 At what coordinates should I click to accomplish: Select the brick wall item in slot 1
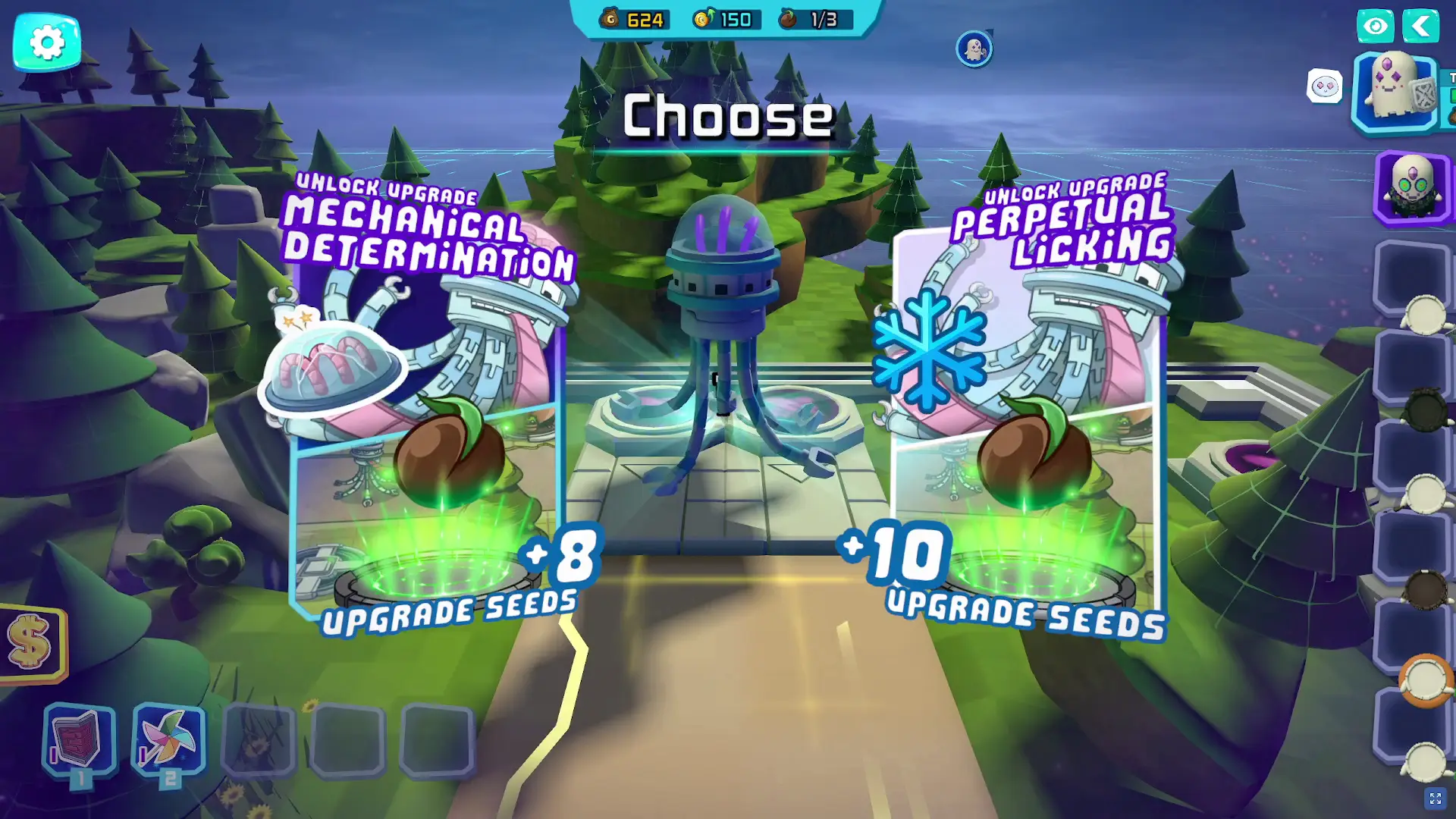(x=78, y=739)
